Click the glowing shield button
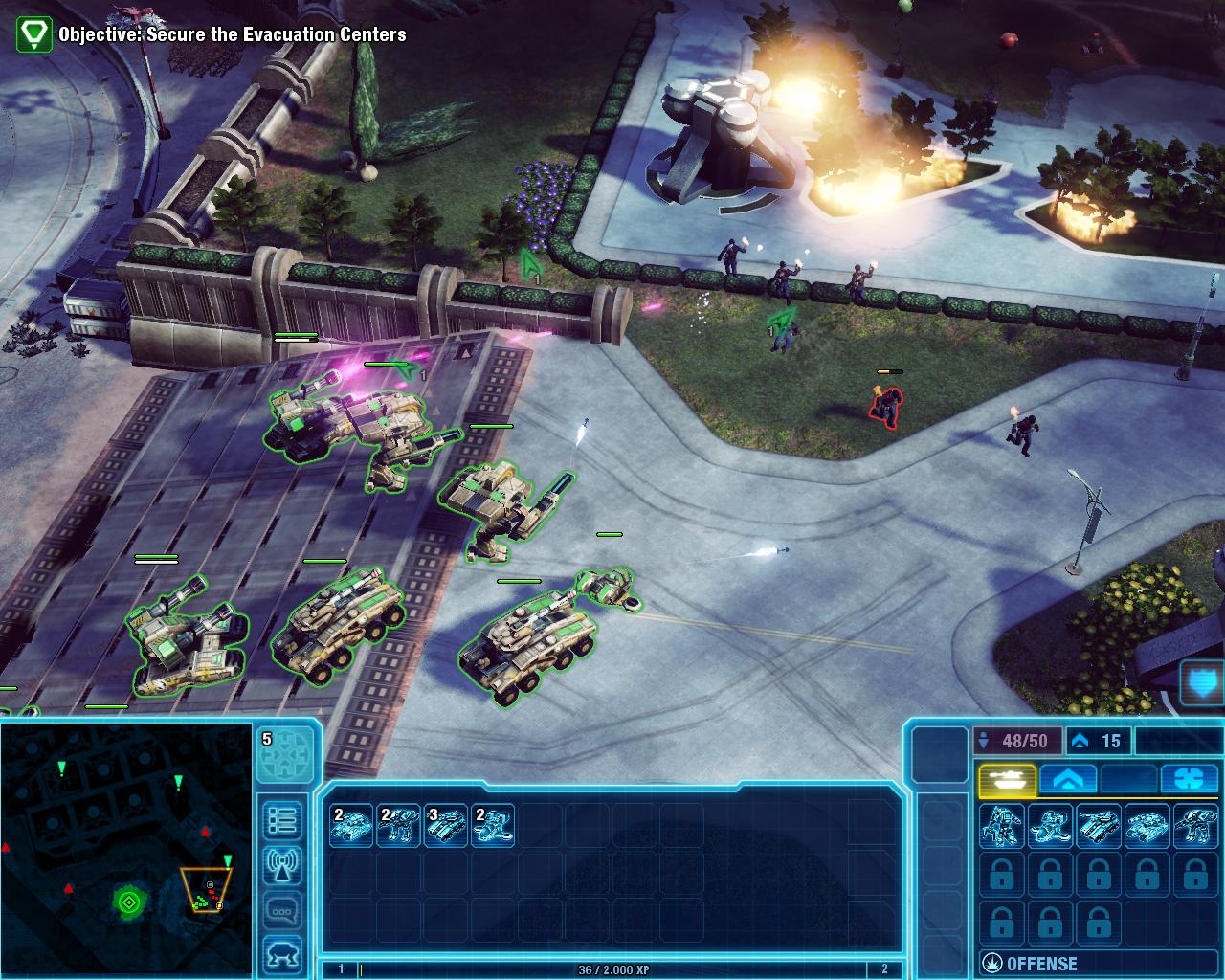This screenshot has width=1225, height=980. coord(1202,684)
